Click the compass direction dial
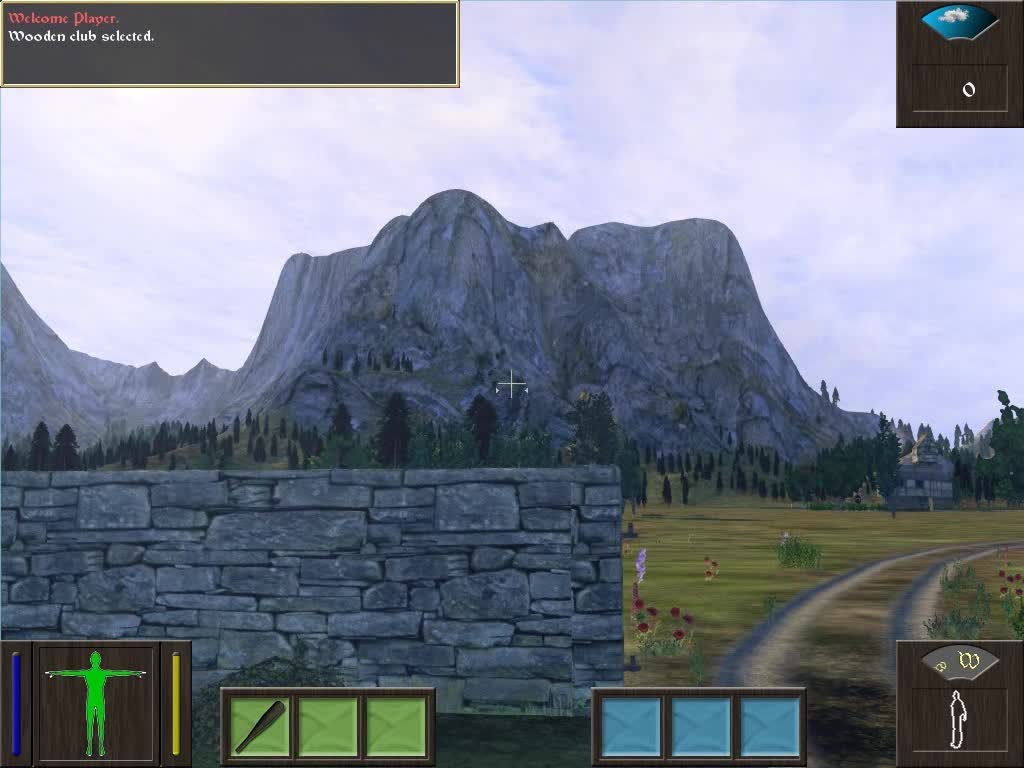This screenshot has width=1024, height=768. (x=959, y=660)
